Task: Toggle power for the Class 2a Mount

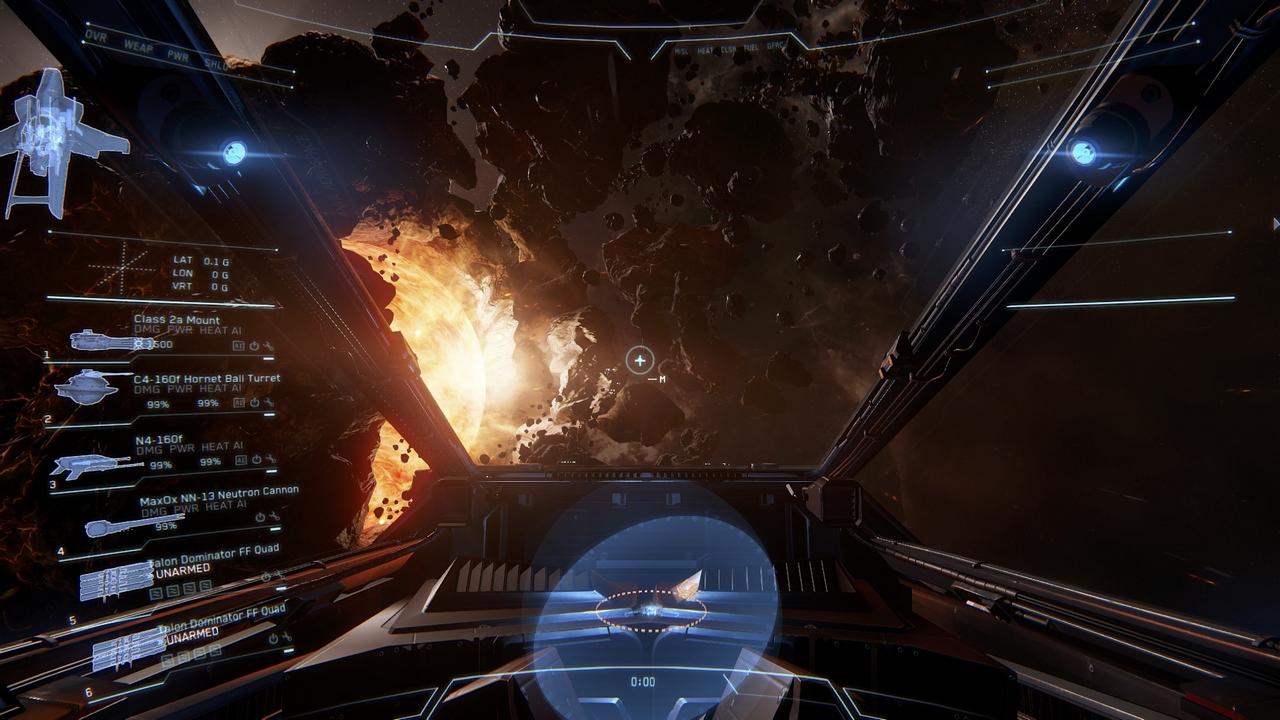Action: [x=253, y=345]
